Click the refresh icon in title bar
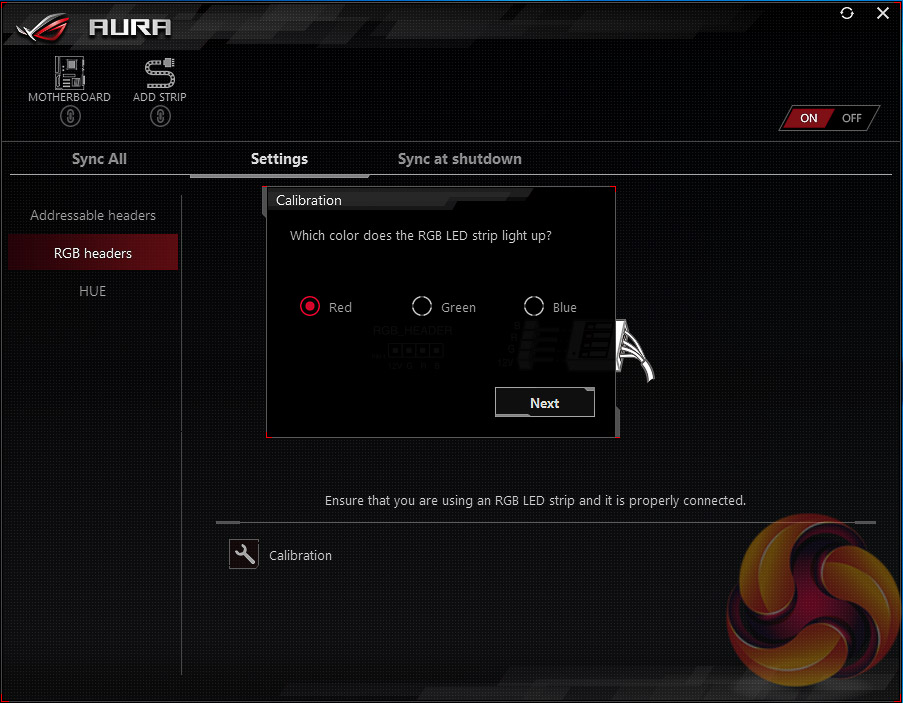 pos(847,13)
